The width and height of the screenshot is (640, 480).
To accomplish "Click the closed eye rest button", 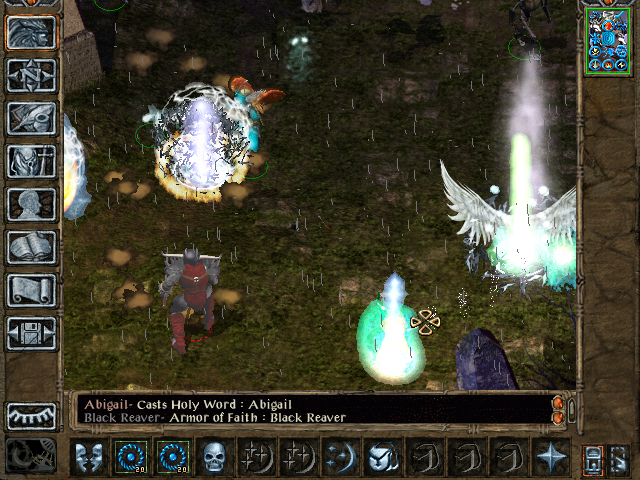I will 31,415.
